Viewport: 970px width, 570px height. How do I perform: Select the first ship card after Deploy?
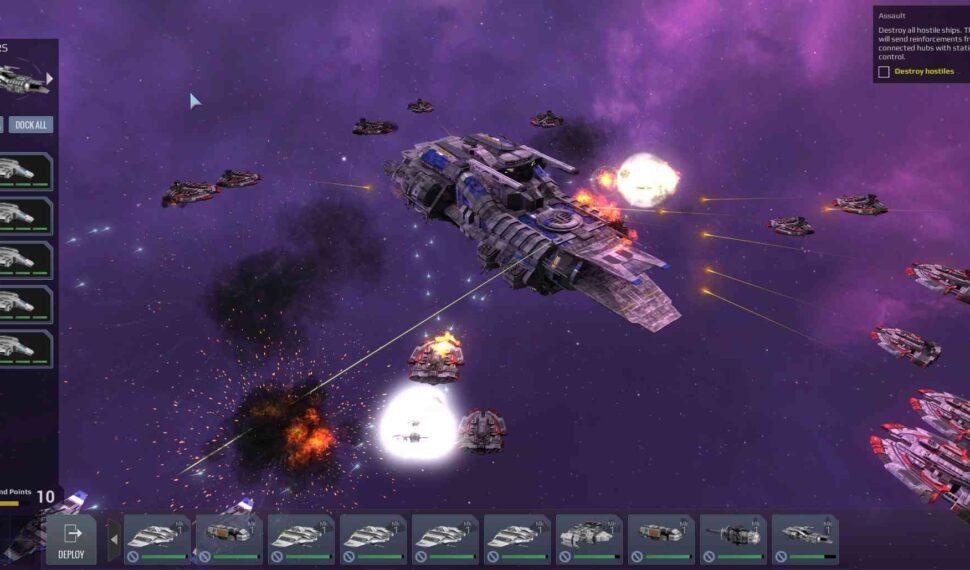(157, 540)
